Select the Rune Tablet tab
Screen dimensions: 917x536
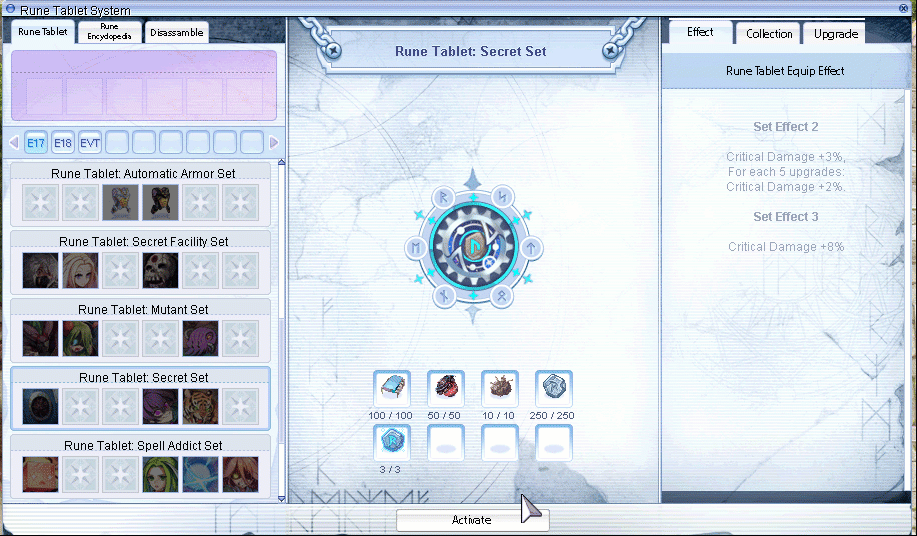pyautogui.click(x=43, y=32)
